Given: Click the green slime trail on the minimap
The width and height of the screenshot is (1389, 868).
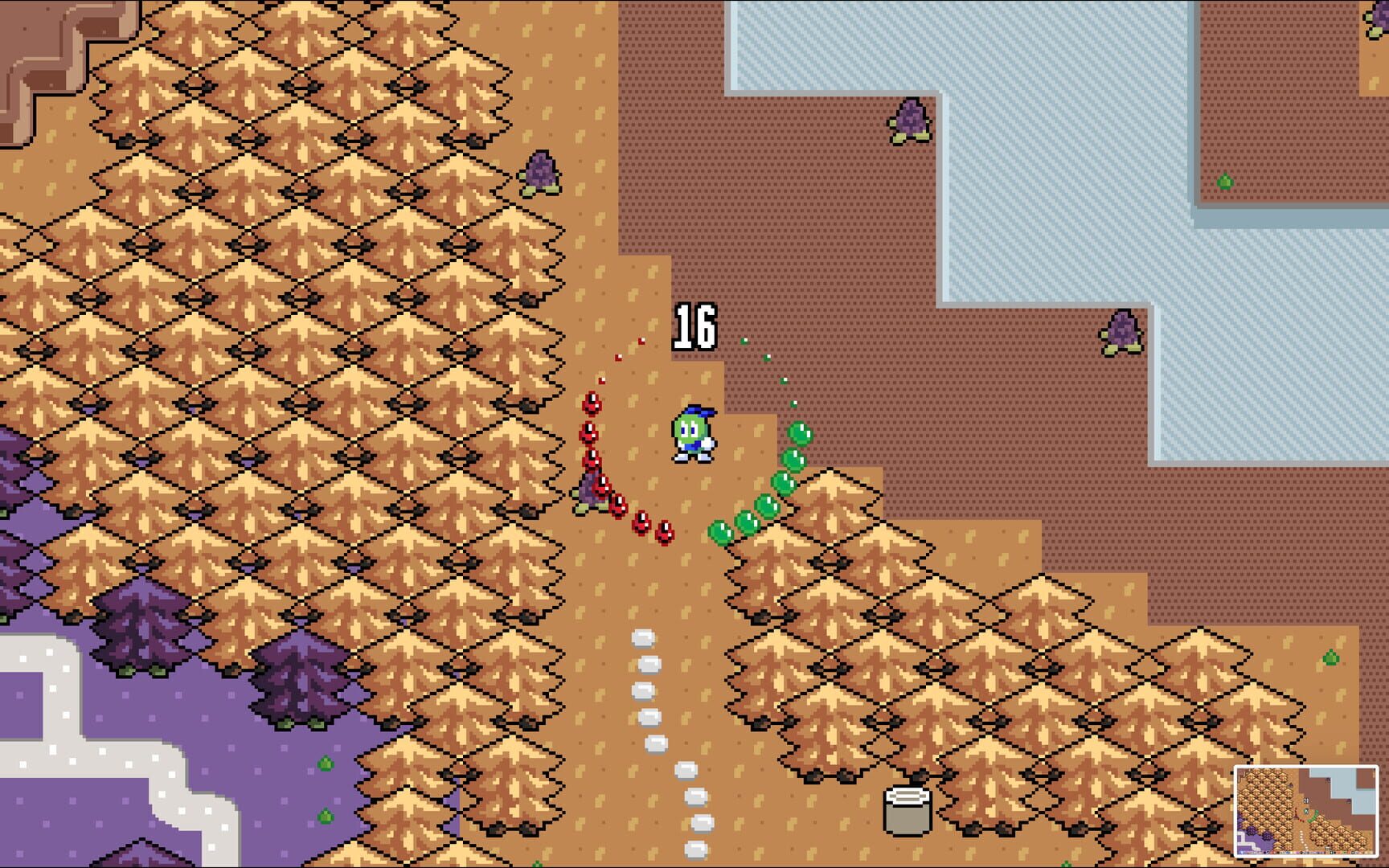Looking at the screenshot, I should point(1314,817).
